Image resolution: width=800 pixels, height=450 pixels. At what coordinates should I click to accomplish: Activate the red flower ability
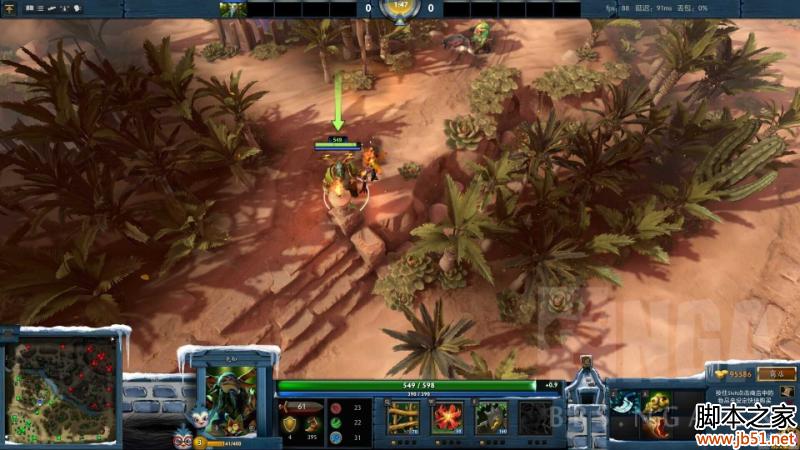point(447,417)
